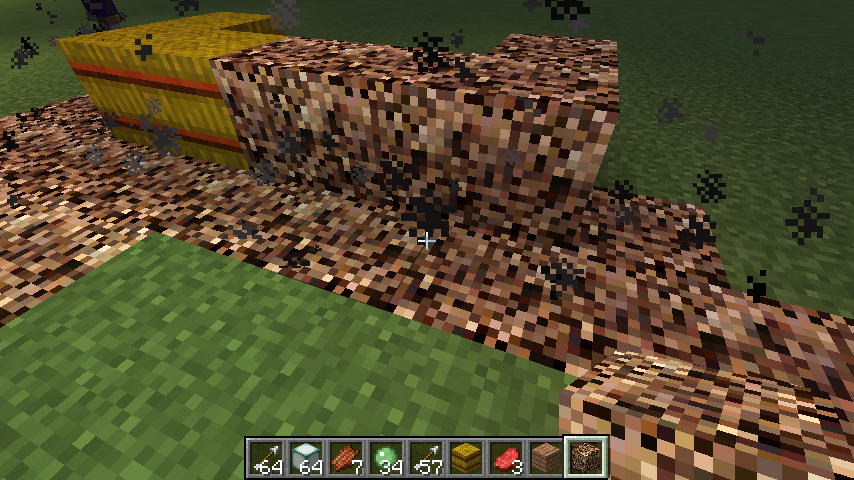Choose the raw meat stack of 3

tap(507, 458)
